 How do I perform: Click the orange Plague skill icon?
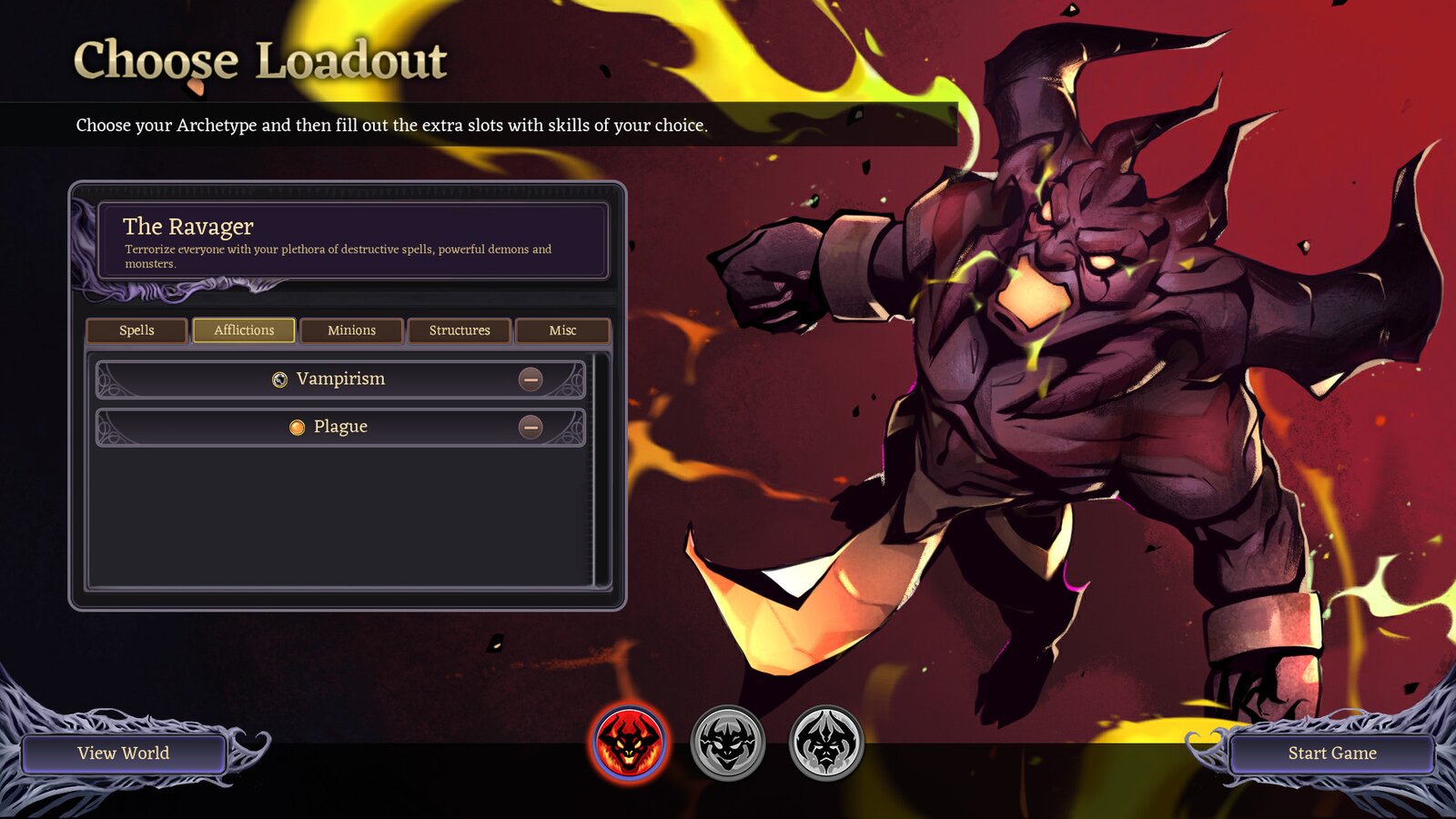296,426
